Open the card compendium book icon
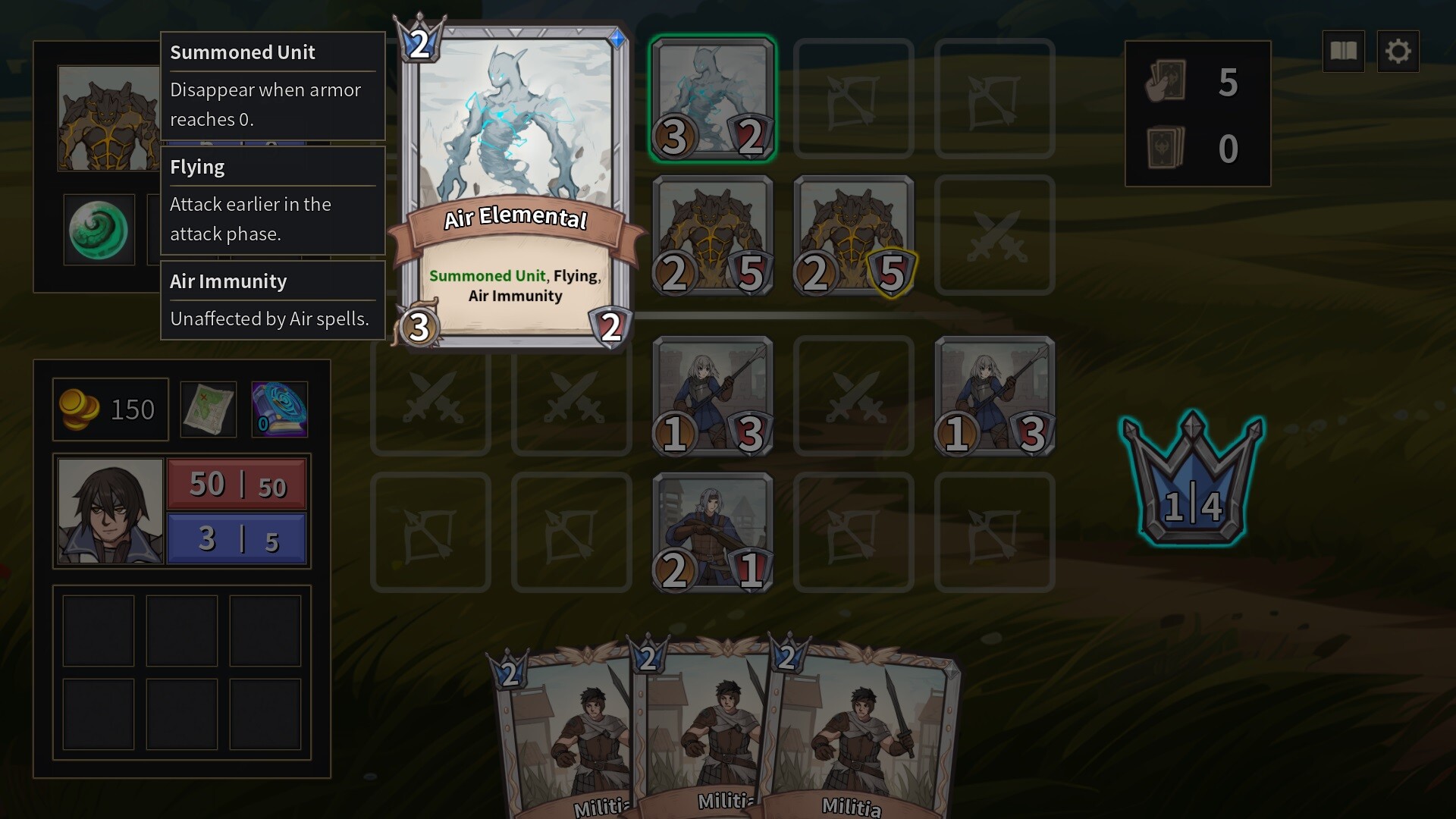The height and width of the screenshot is (819, 1456). coord(1343,51)
